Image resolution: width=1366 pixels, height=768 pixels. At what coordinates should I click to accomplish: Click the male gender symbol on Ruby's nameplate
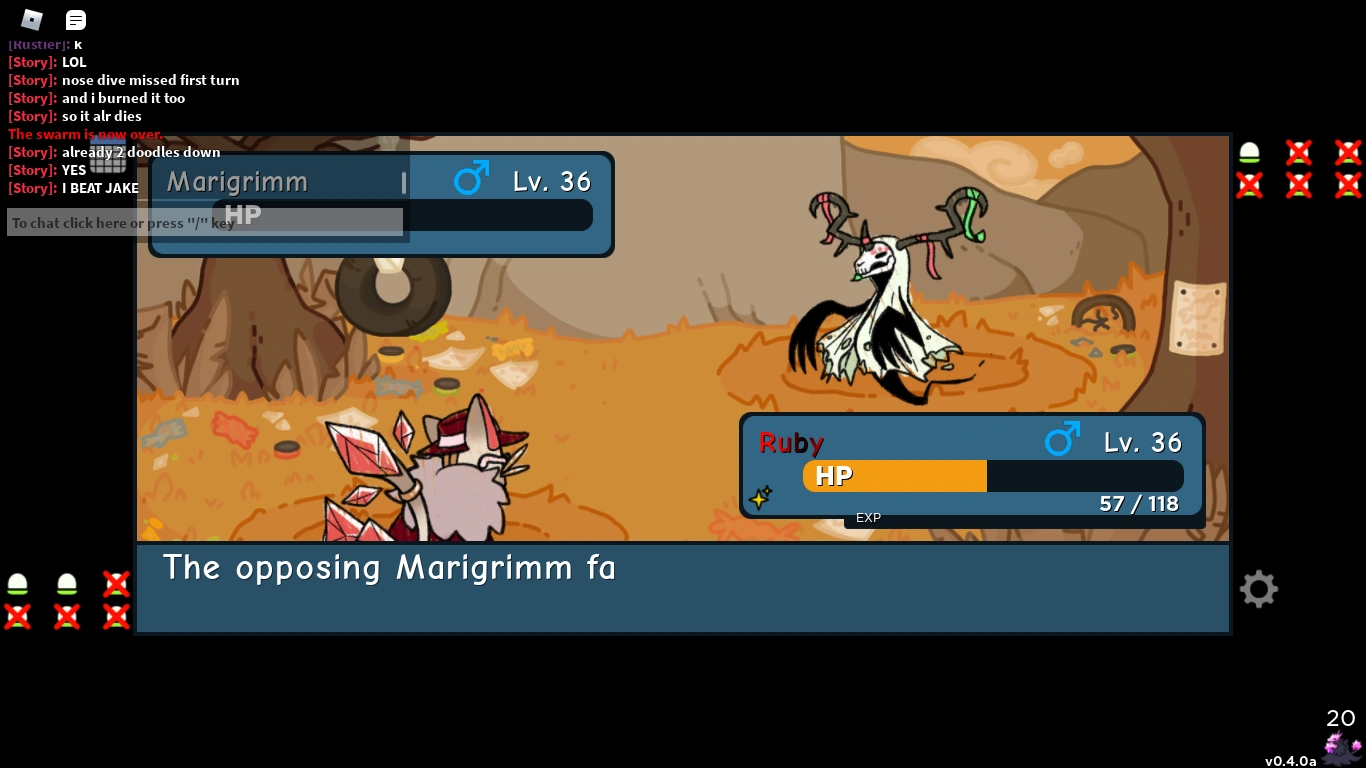1062,438
